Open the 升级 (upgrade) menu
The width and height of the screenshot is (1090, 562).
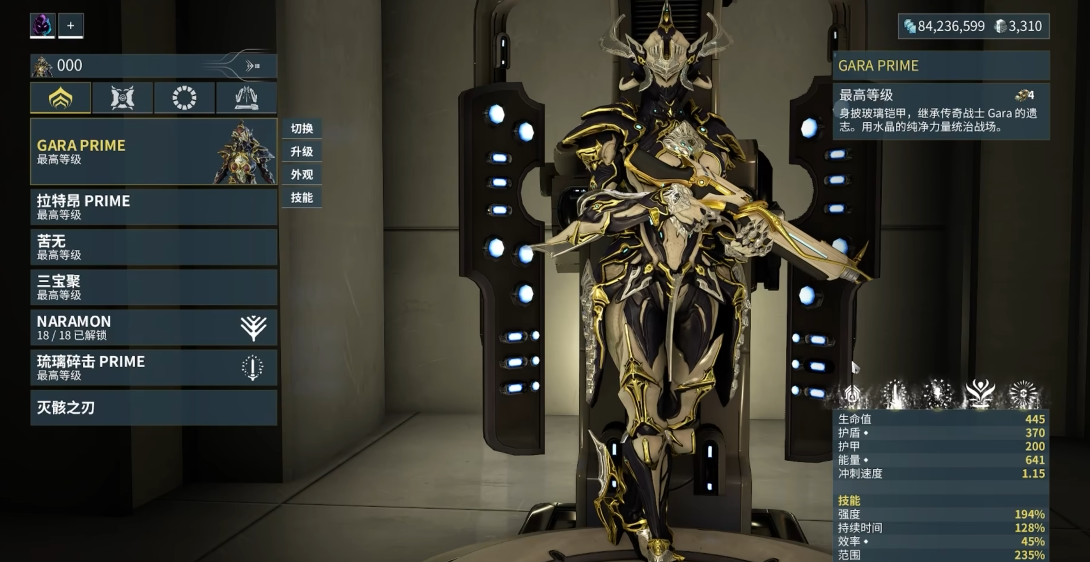pyautogui.click(x=302, y=152)
